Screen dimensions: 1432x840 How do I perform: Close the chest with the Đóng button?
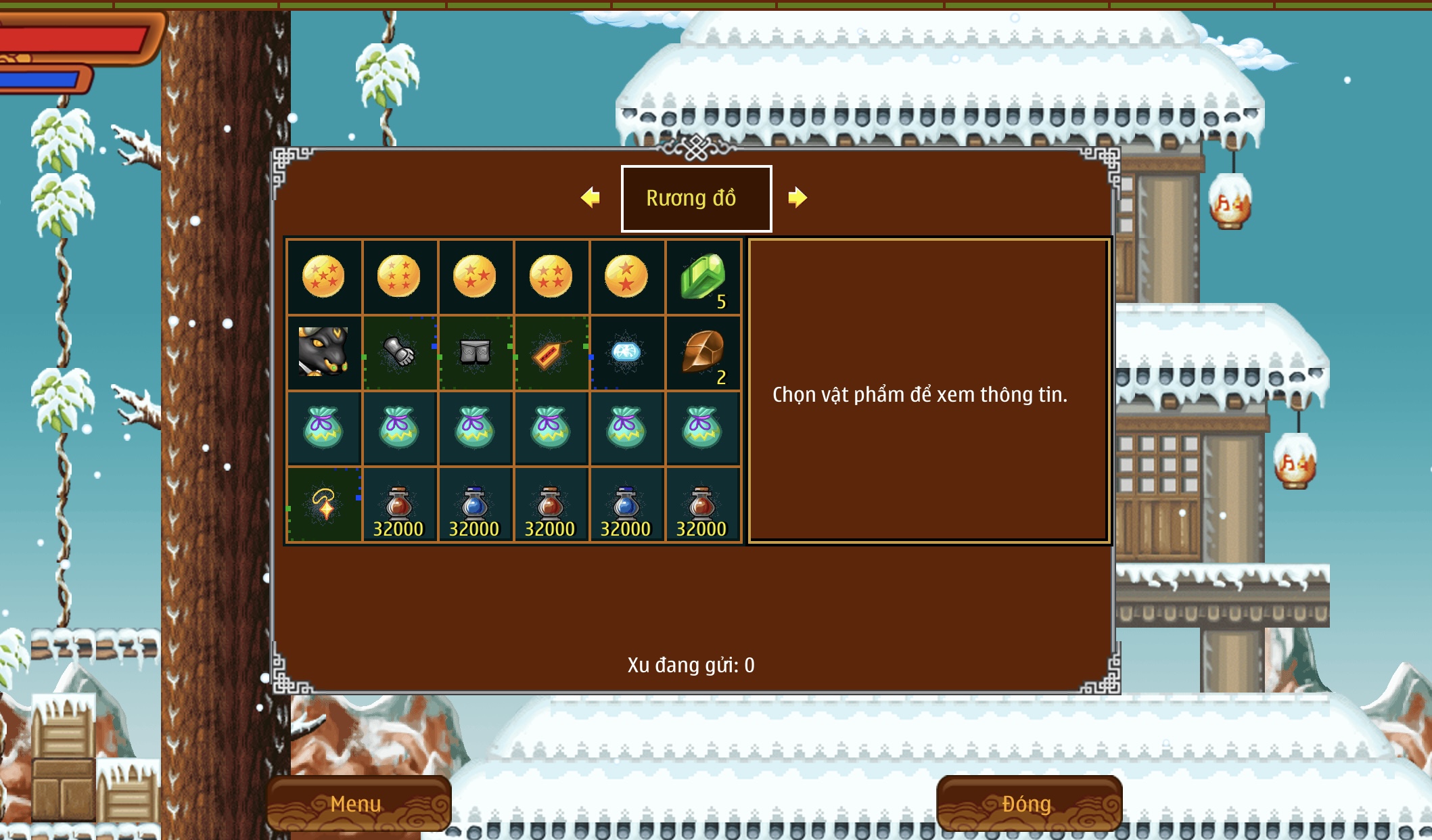coord(1028,803)
